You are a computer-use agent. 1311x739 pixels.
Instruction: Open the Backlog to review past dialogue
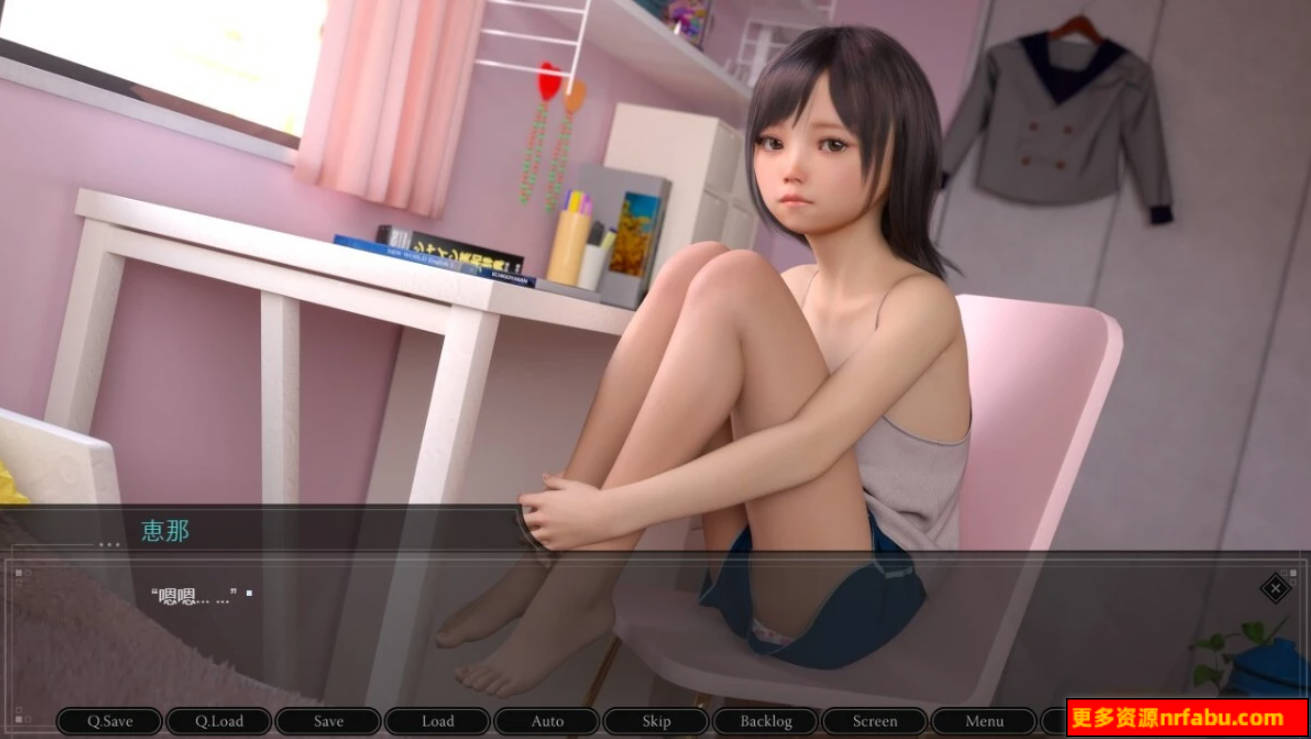point(765,721)
